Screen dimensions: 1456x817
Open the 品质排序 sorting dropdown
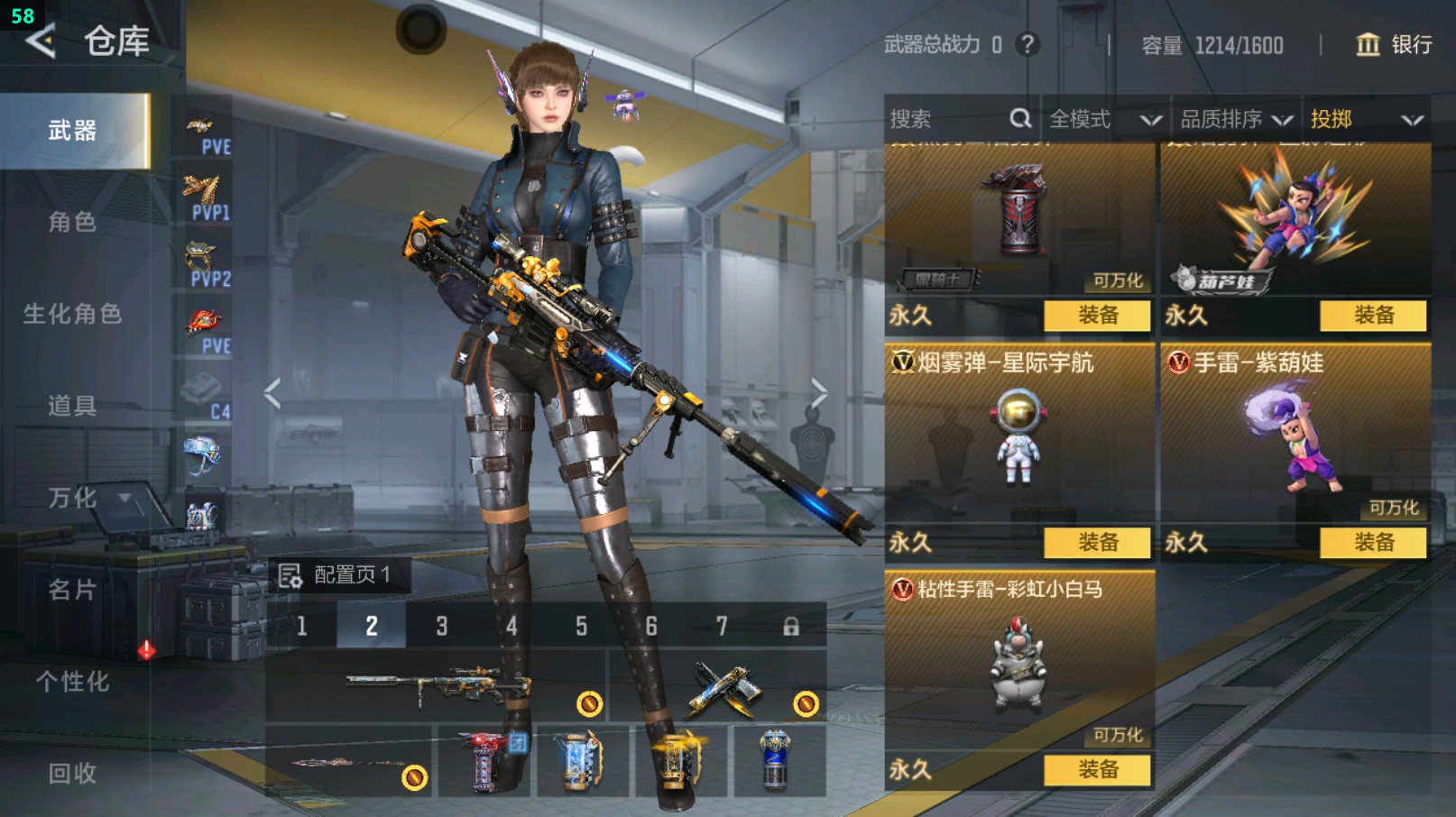tap(1236, 119)
